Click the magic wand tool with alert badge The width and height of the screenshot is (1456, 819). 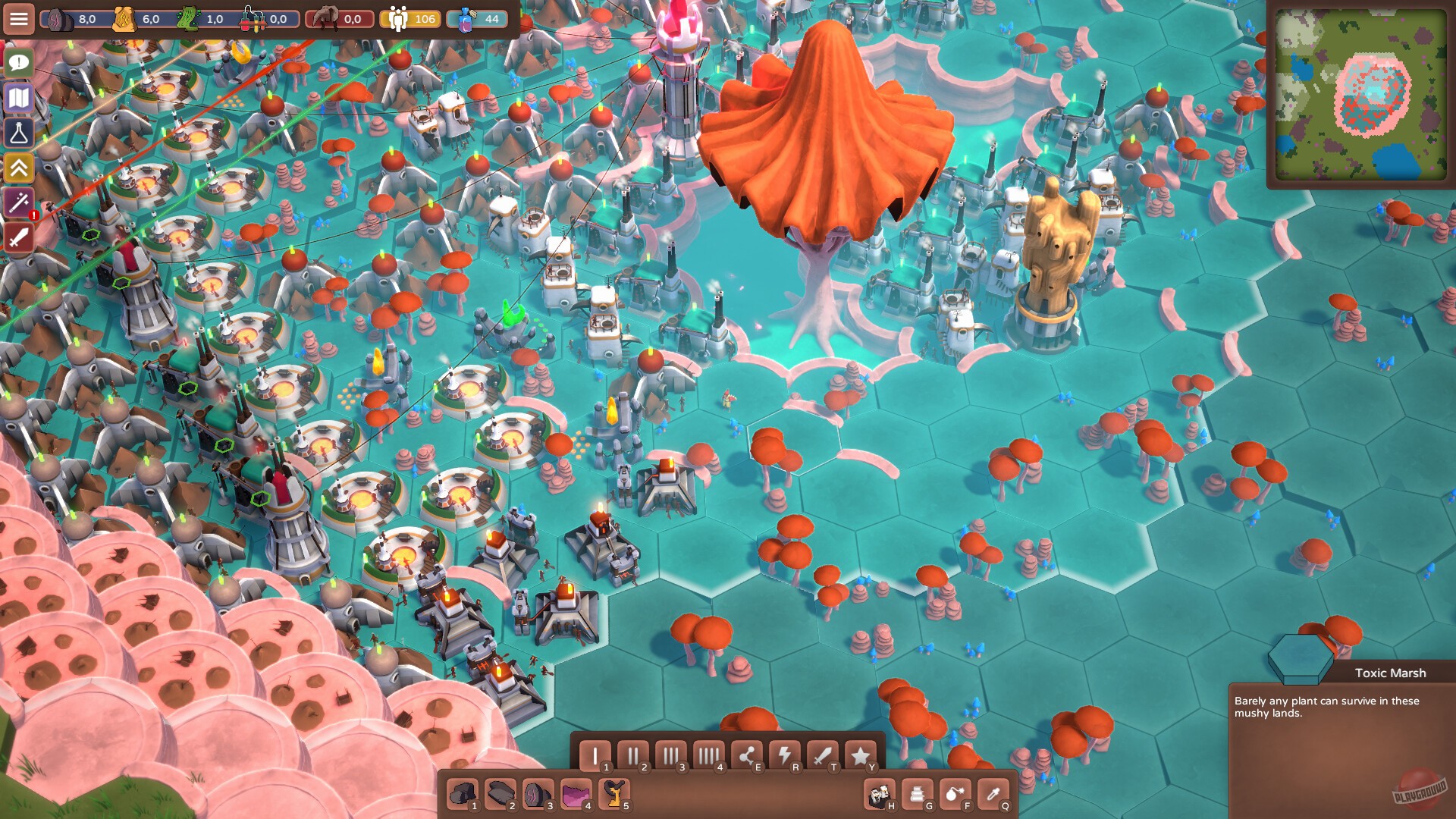(x=19, y=202)
